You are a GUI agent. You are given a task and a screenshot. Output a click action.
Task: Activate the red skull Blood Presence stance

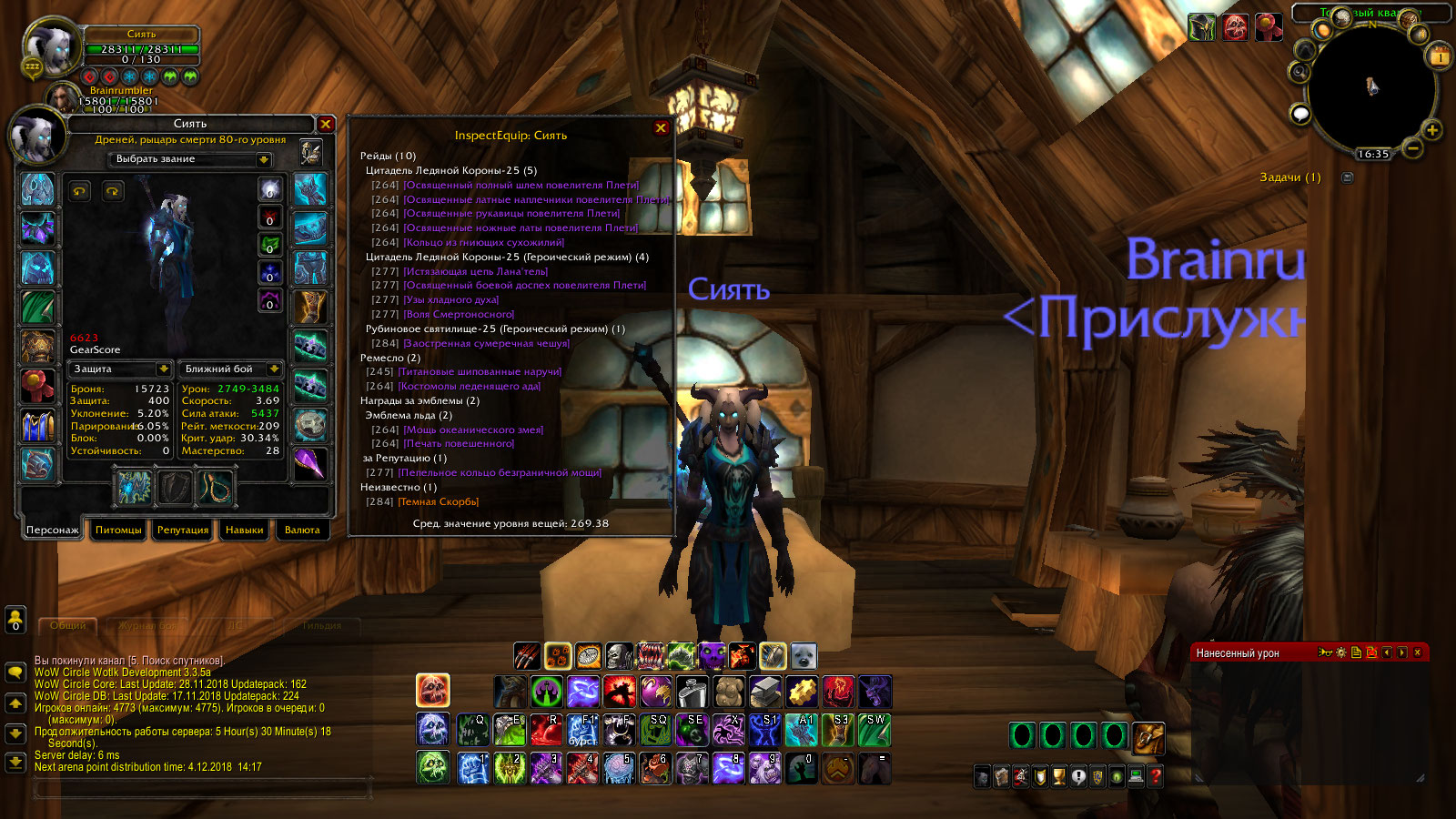click(433, 690)
